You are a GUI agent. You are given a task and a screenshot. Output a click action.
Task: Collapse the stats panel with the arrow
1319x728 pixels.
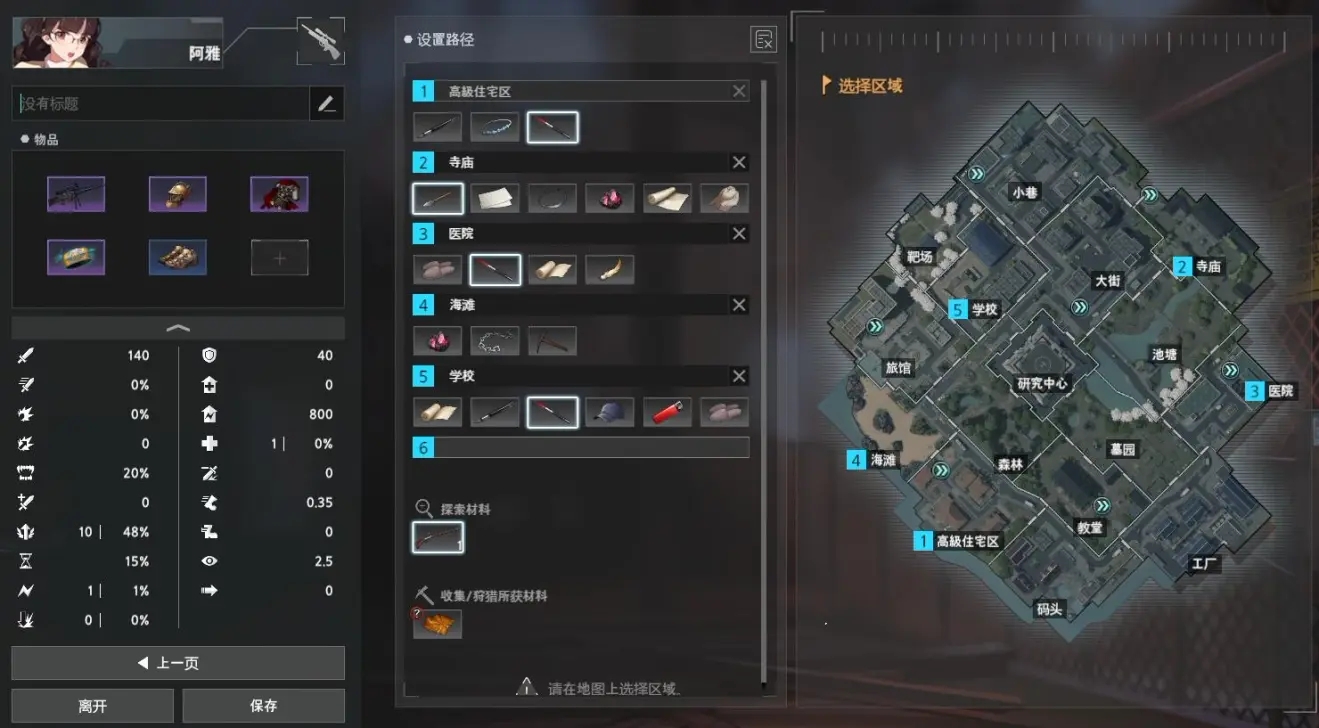tap(178, 328)
